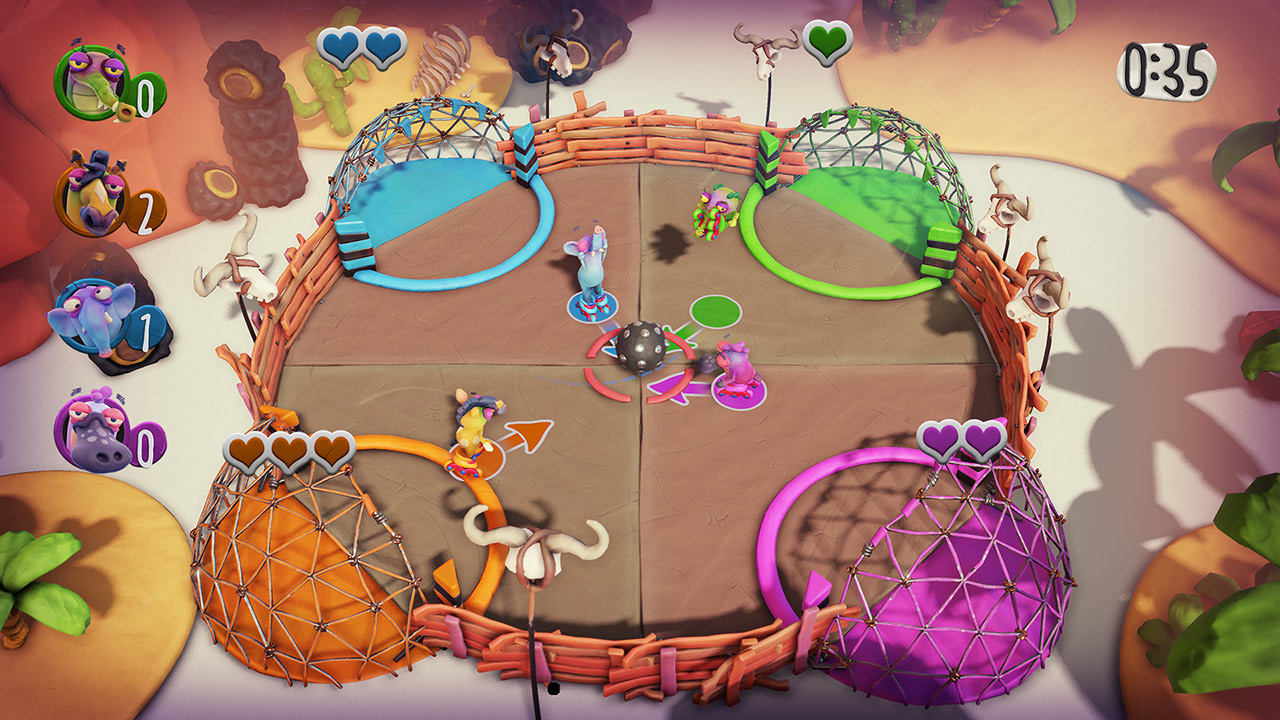Open the green goal ring zone
This screenshot has height=720, width=1280.
[x=845, y=215]
